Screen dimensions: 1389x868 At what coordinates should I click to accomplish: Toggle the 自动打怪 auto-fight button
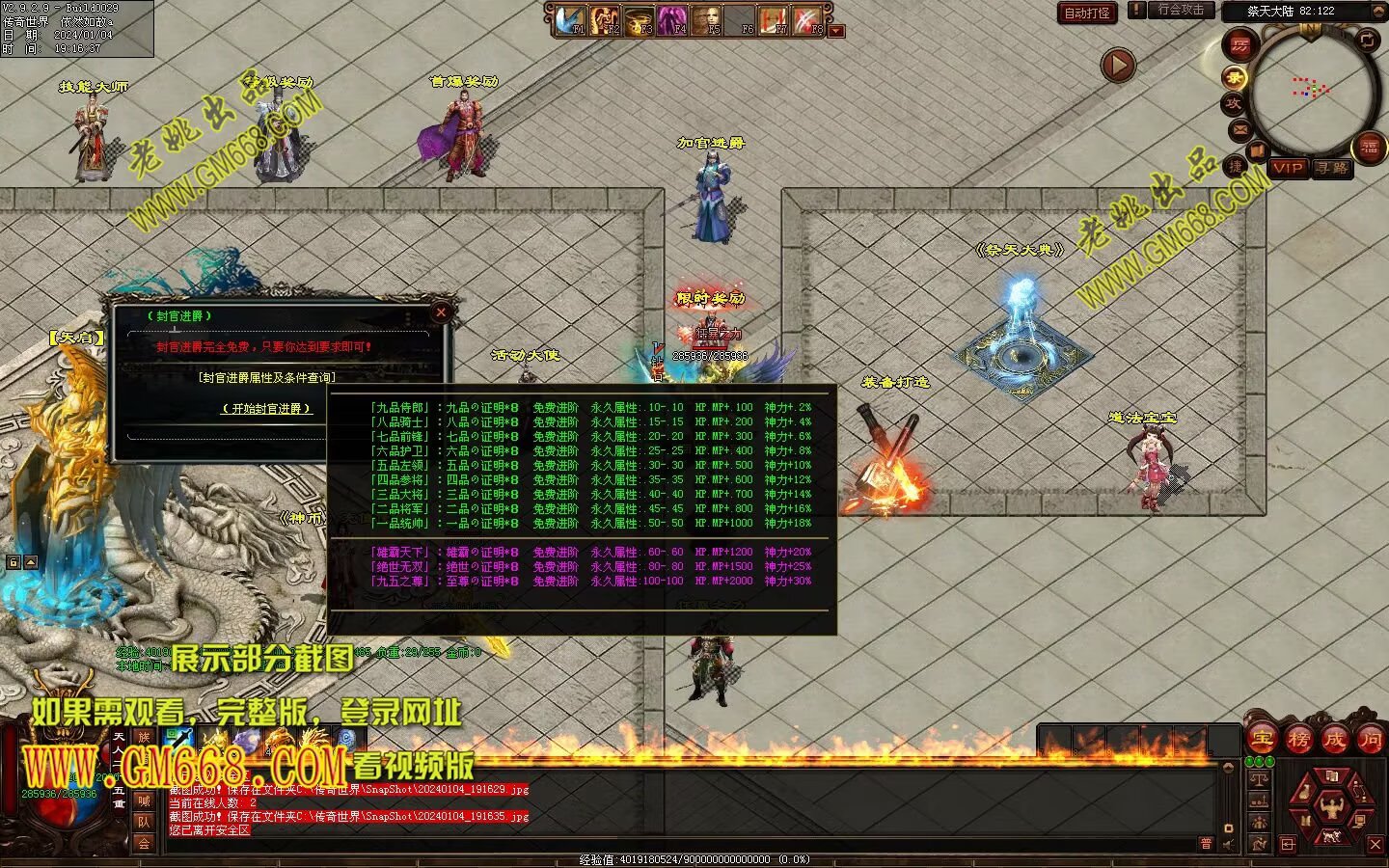(x=1087, y=13)
